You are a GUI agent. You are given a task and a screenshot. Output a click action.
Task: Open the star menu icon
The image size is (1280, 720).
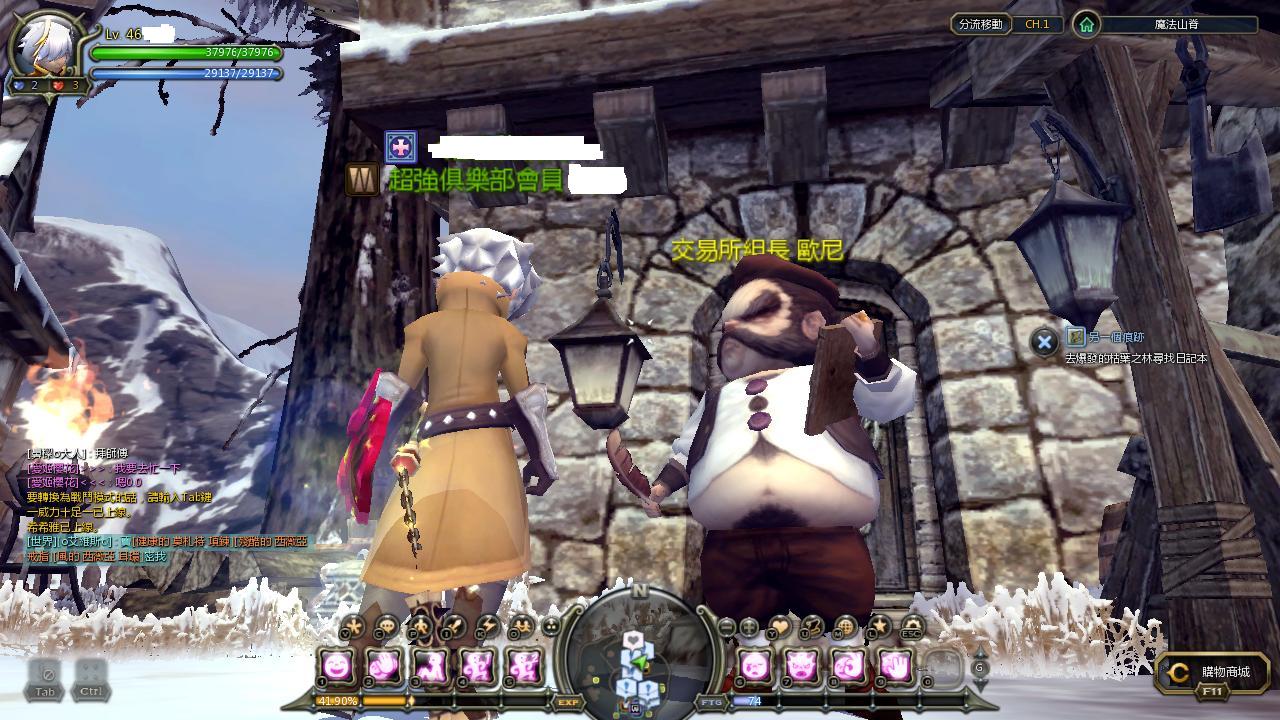tap(879, 627)
